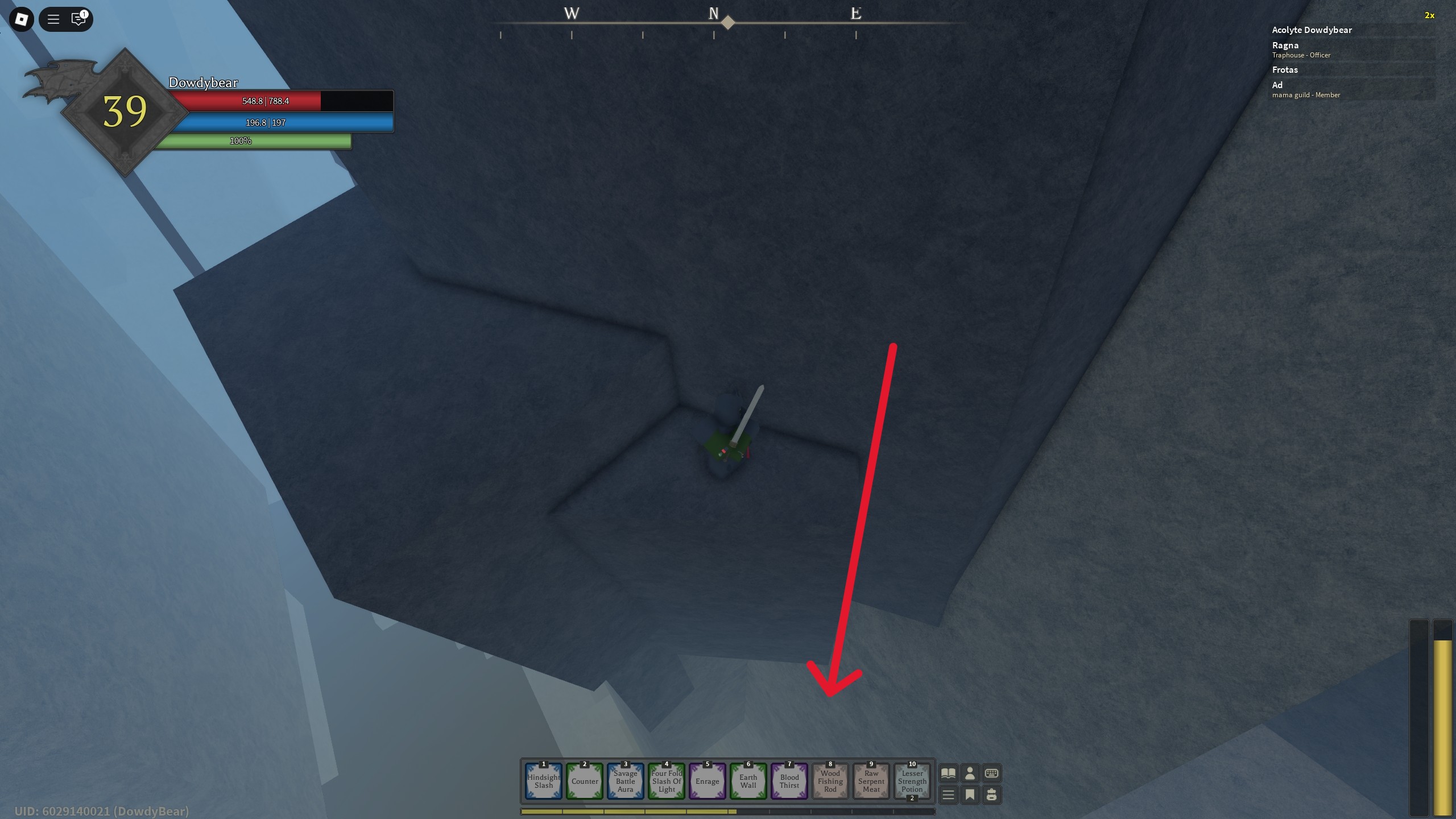1456x819 pixels.
Task: Trigger the Enrage ability
Action: click(x=707, y=781)
